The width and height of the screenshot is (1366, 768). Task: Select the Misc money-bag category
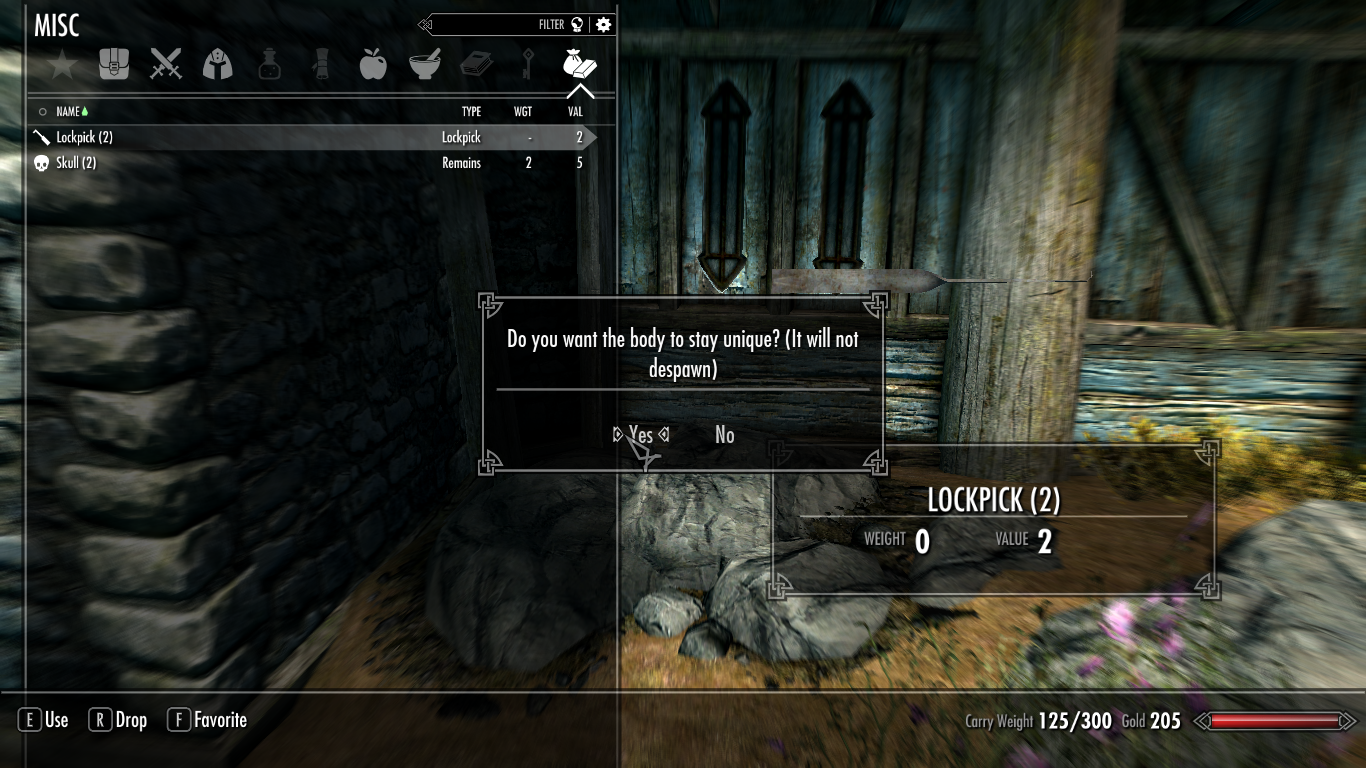580,65
